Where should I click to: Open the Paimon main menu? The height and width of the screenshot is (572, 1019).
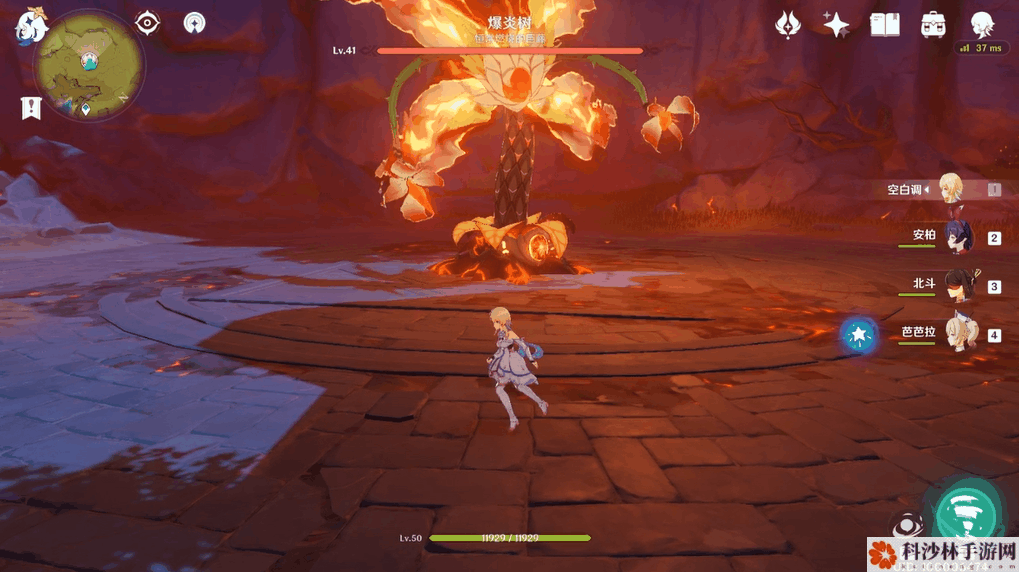(32, 26)
